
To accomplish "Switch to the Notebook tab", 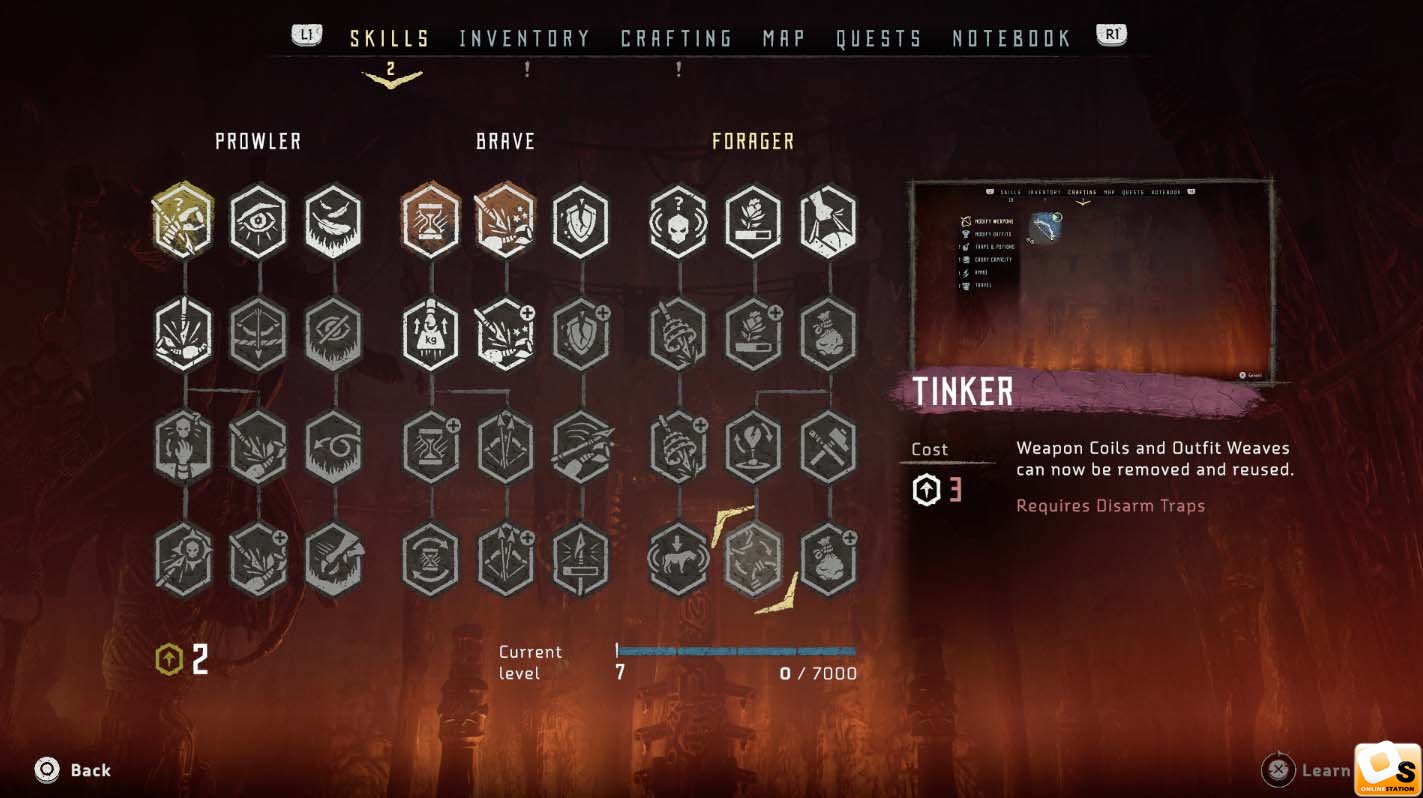I will (1011, 38).
